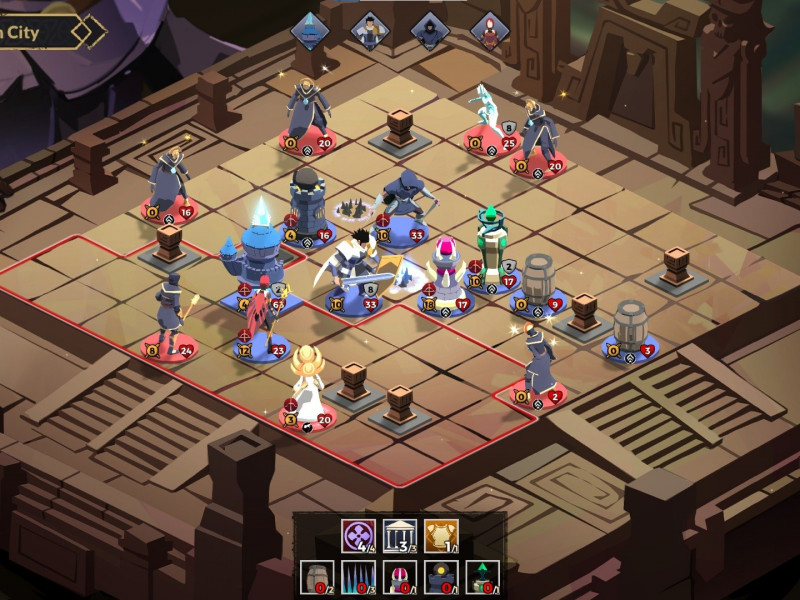Pick the green crystal totem slot
800x600 pixels.
[x=482, y=577]
